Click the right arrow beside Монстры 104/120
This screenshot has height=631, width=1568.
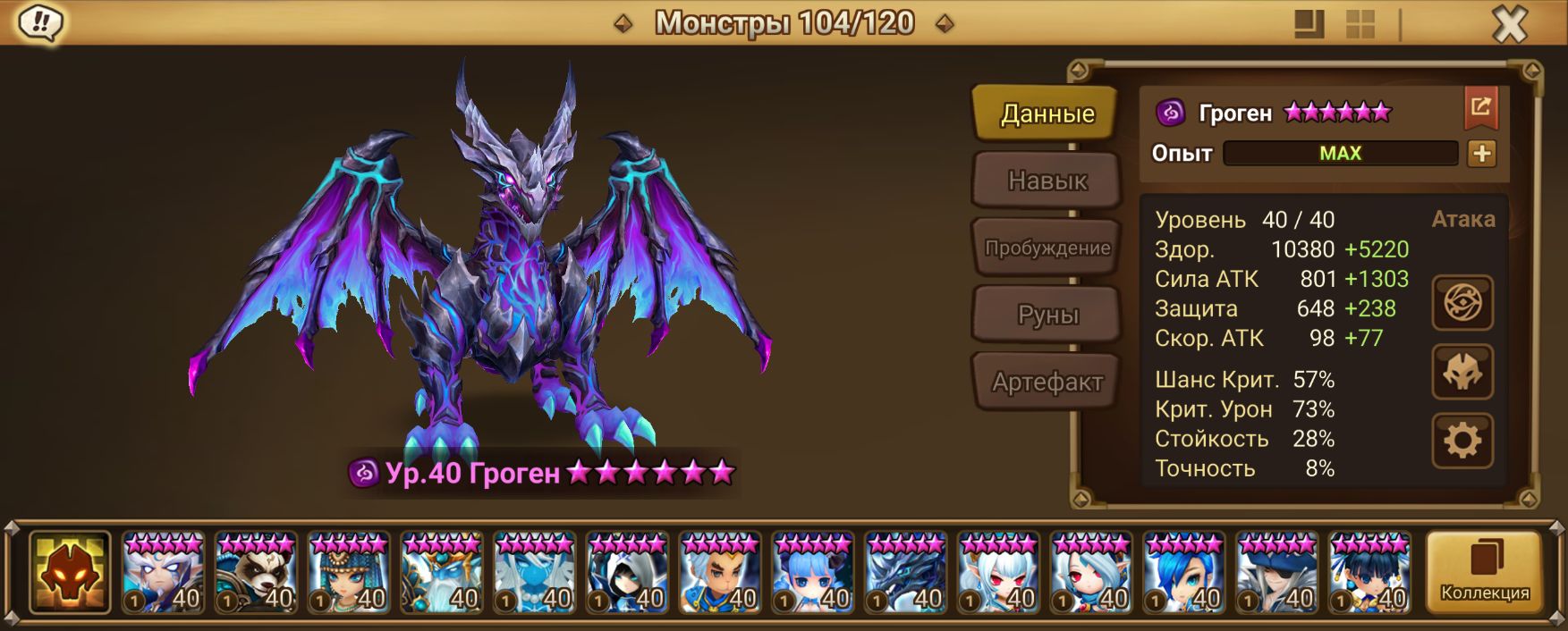944,23
